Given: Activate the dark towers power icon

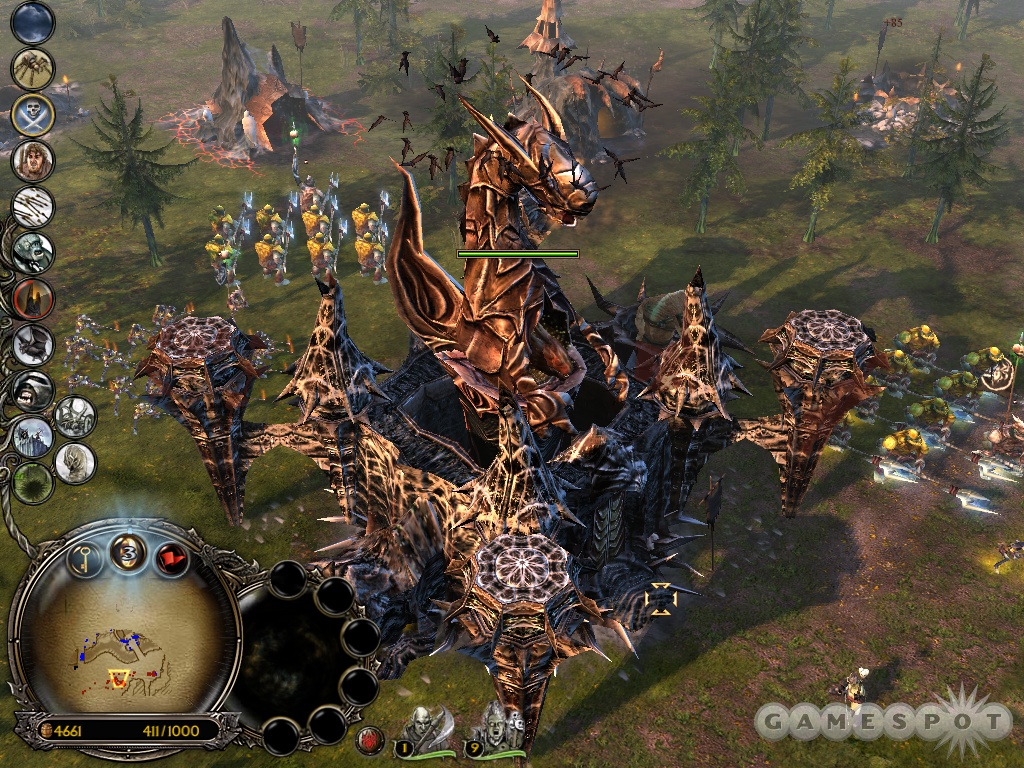Looking at the screenshot, I should point(32,437).
